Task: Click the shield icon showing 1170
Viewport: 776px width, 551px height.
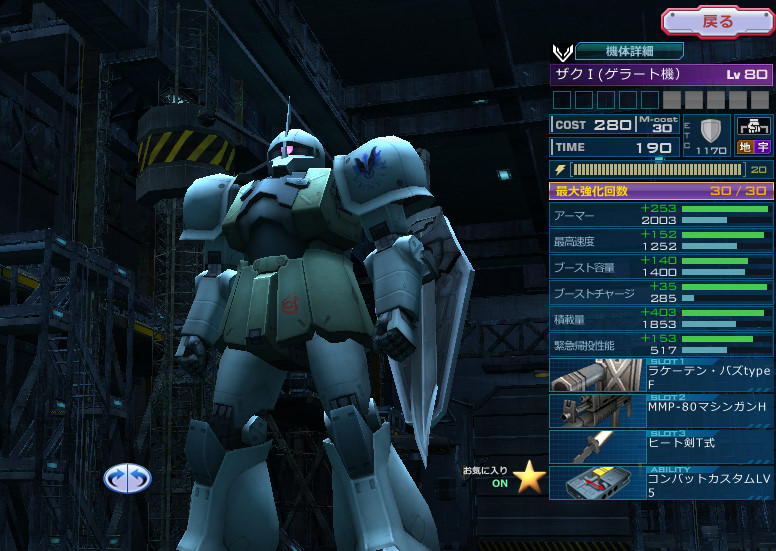Action: coord(711,133)
